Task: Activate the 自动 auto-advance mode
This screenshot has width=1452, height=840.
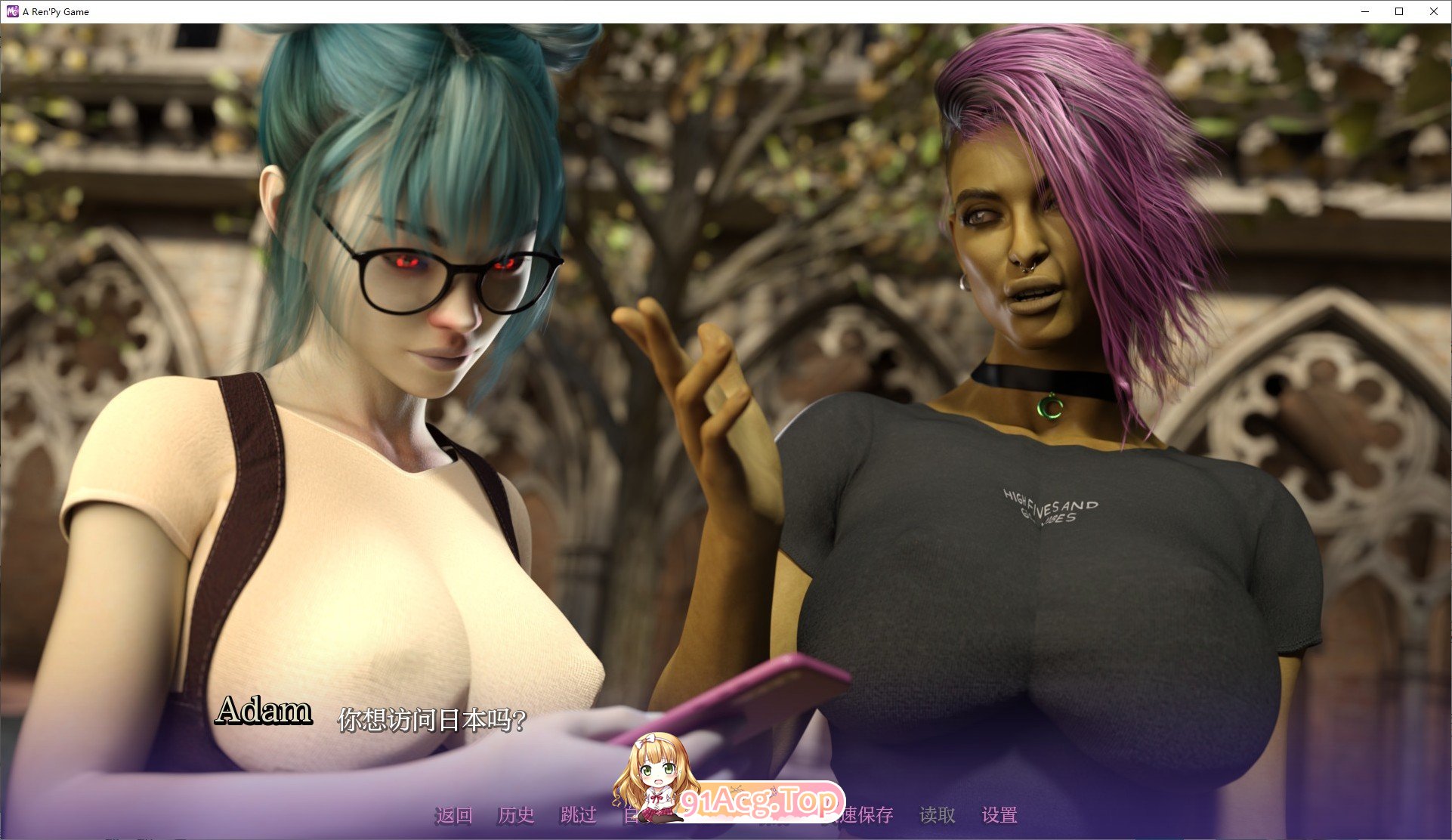Action: 641,816
